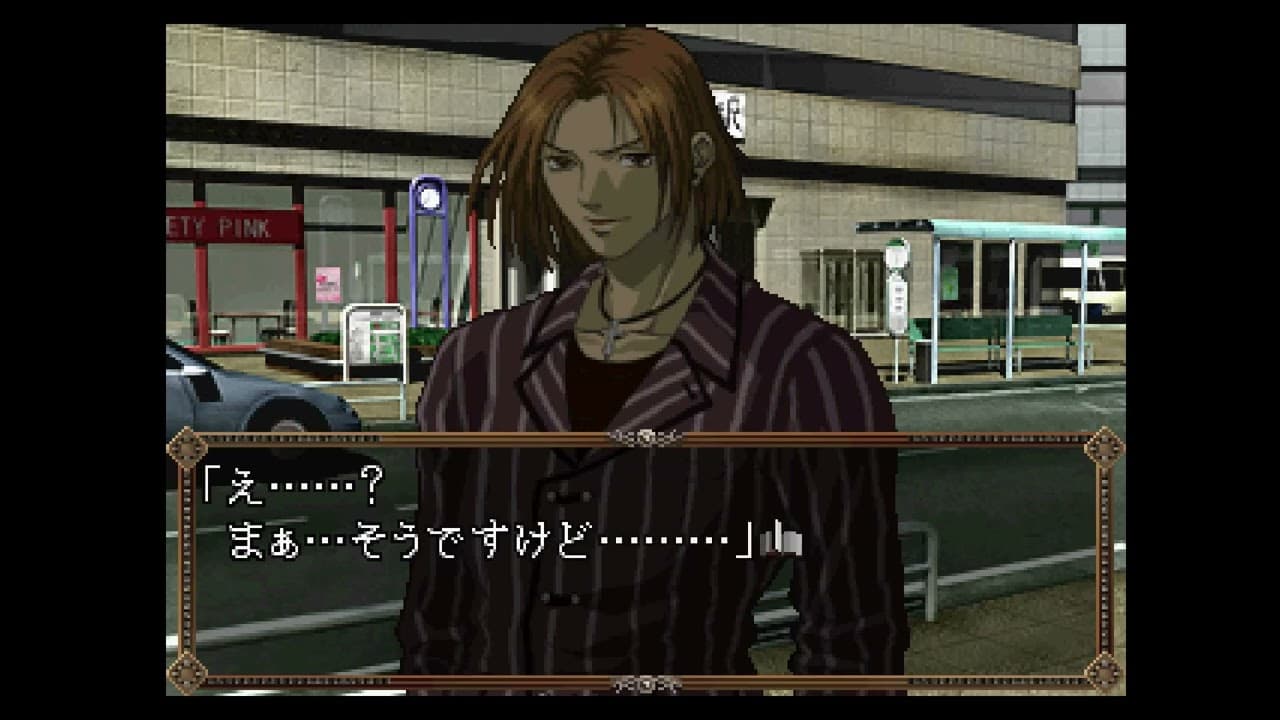1280x720 pixels.
Task: Click the decorative emblem in dialogue box's top-right corner
Action: pyautogui.click(x=1103, y=446)
